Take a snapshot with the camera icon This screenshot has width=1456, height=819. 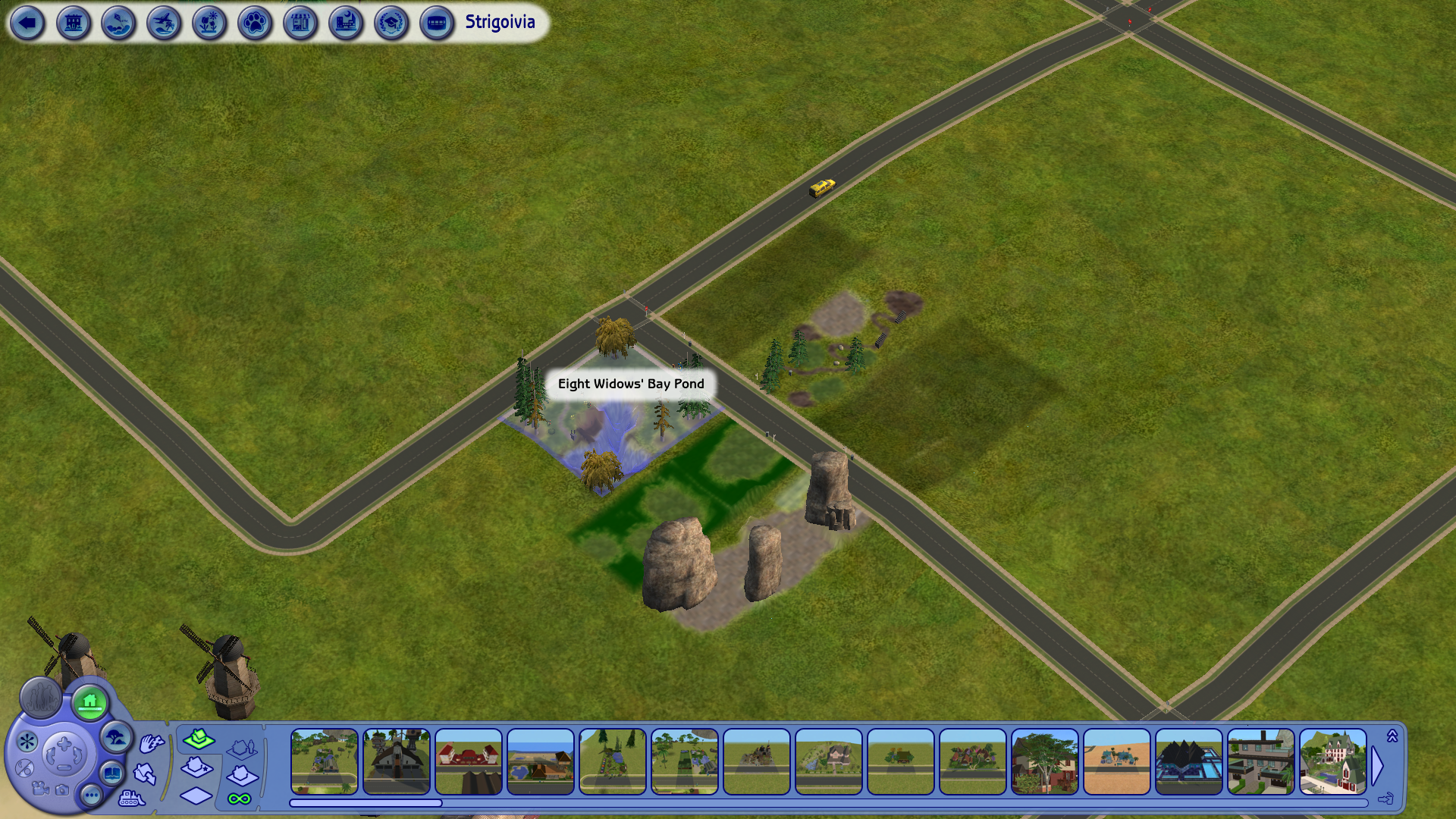(62, 790)
